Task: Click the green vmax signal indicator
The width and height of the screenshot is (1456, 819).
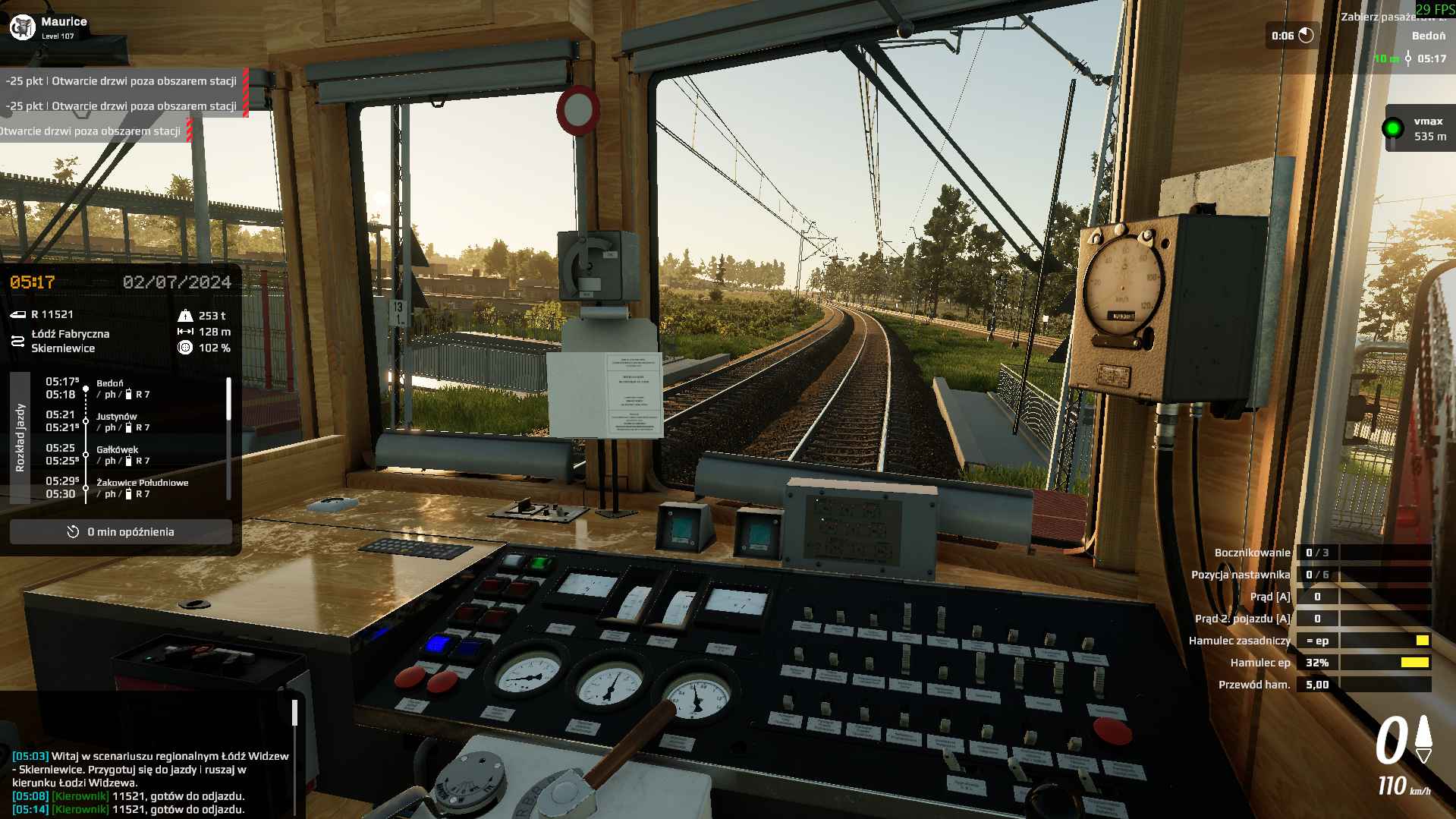Action: tap(1392, 128)
